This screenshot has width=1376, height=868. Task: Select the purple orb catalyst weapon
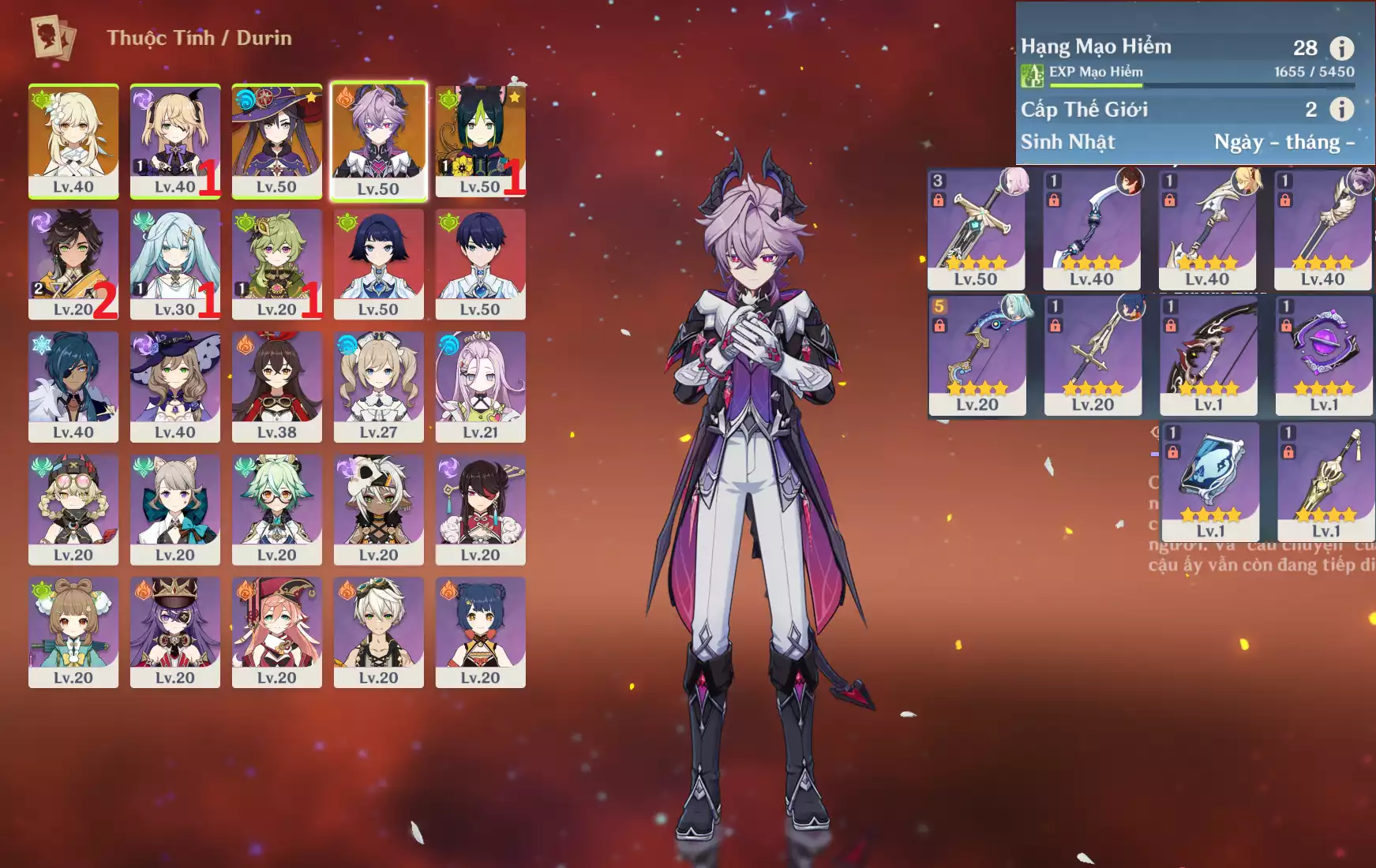click(x=1324, y=355)
